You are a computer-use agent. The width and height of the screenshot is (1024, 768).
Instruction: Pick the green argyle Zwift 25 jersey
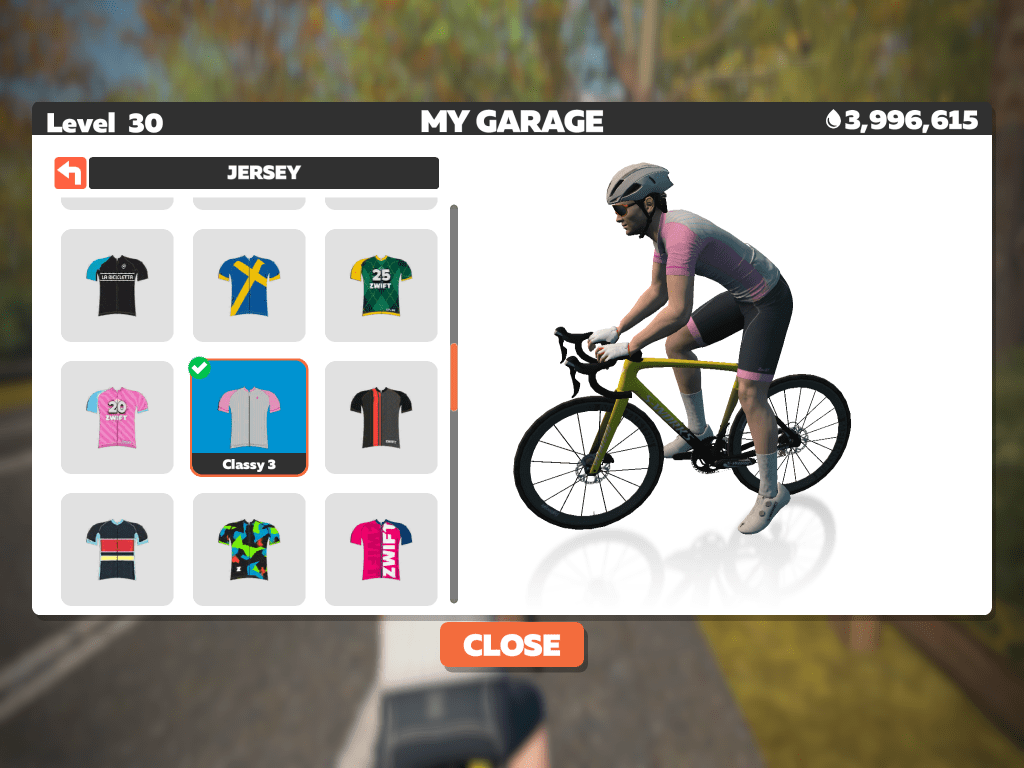pyautogui.click(x=381, y=285)
